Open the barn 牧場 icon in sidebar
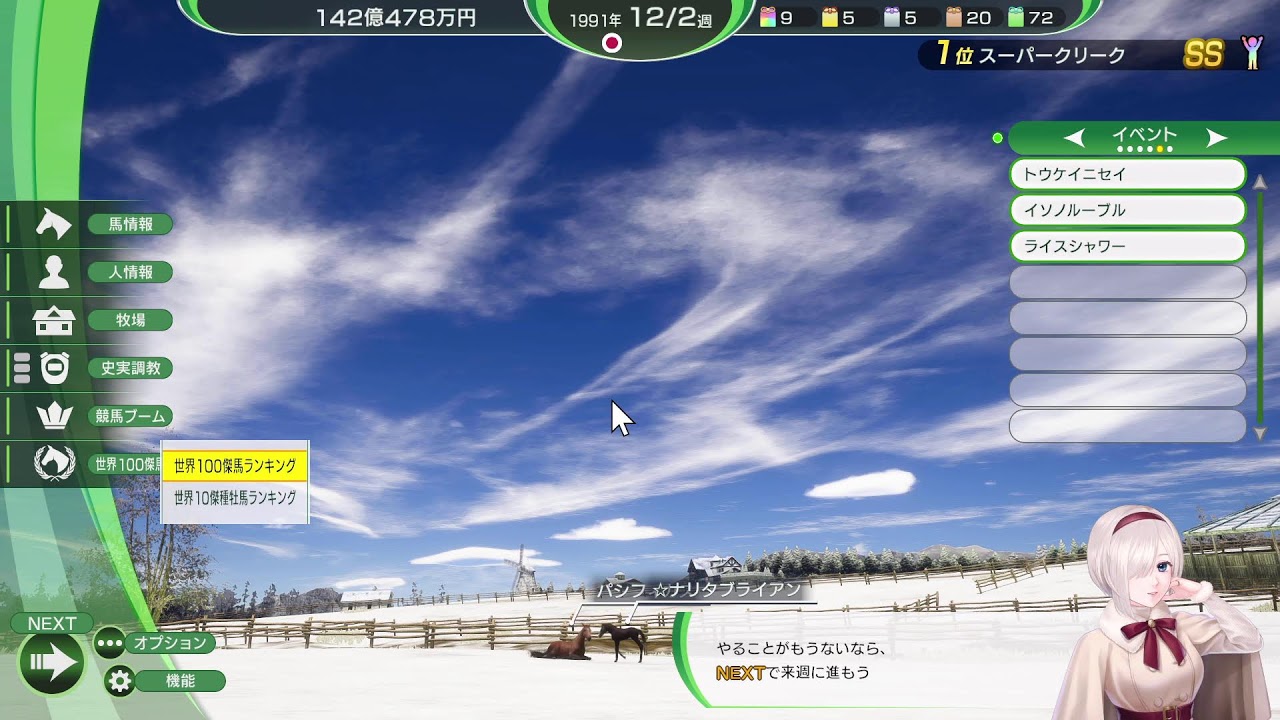The height and width of the screenshot is (720, 1280). pos(55,320)
